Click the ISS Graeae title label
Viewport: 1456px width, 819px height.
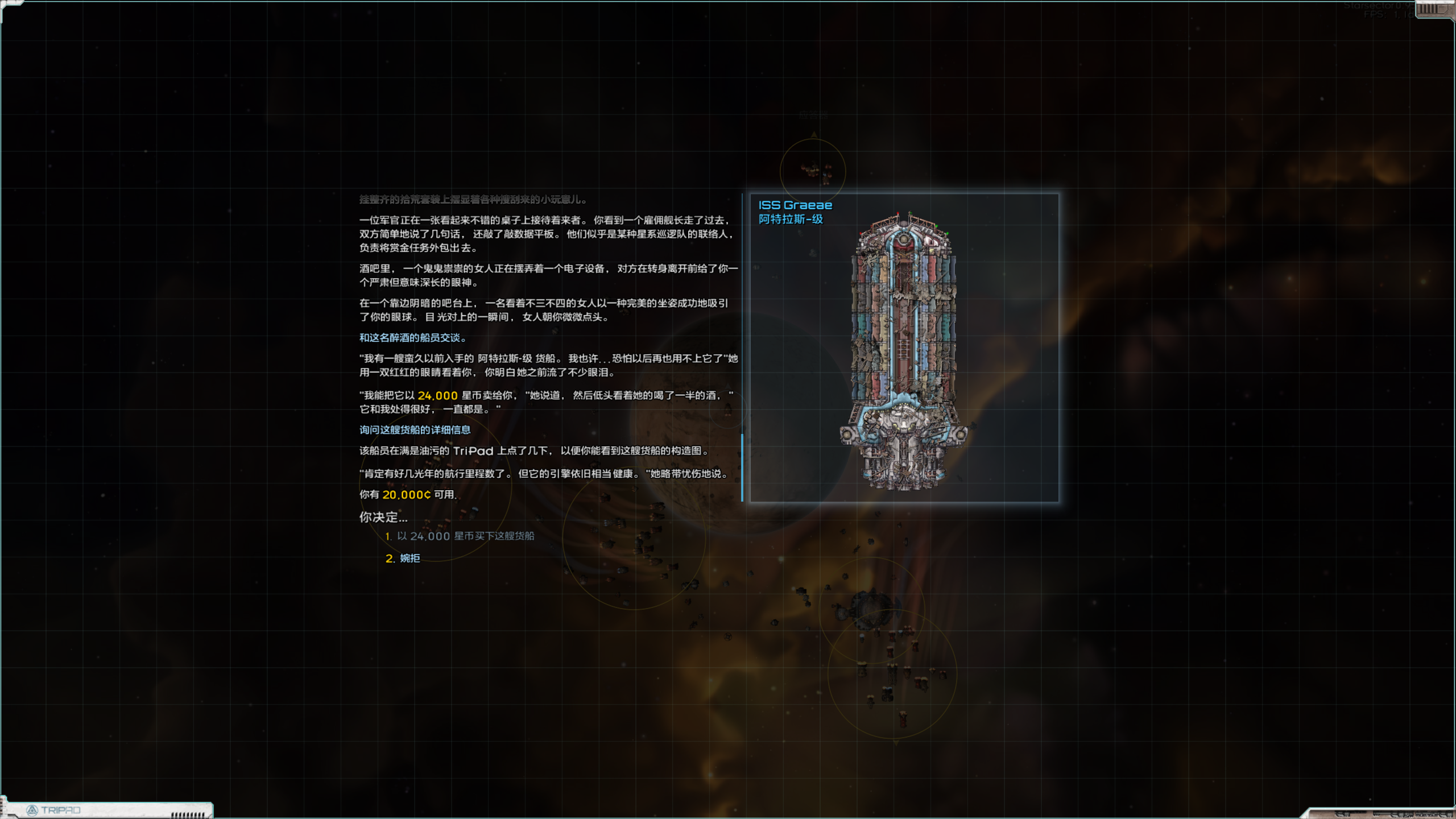[796, 205]
